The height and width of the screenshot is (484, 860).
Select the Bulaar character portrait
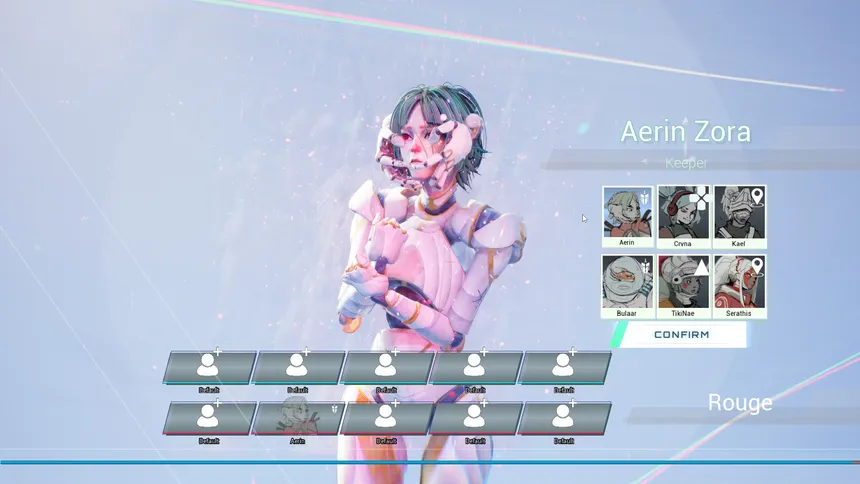coord(628,283)
